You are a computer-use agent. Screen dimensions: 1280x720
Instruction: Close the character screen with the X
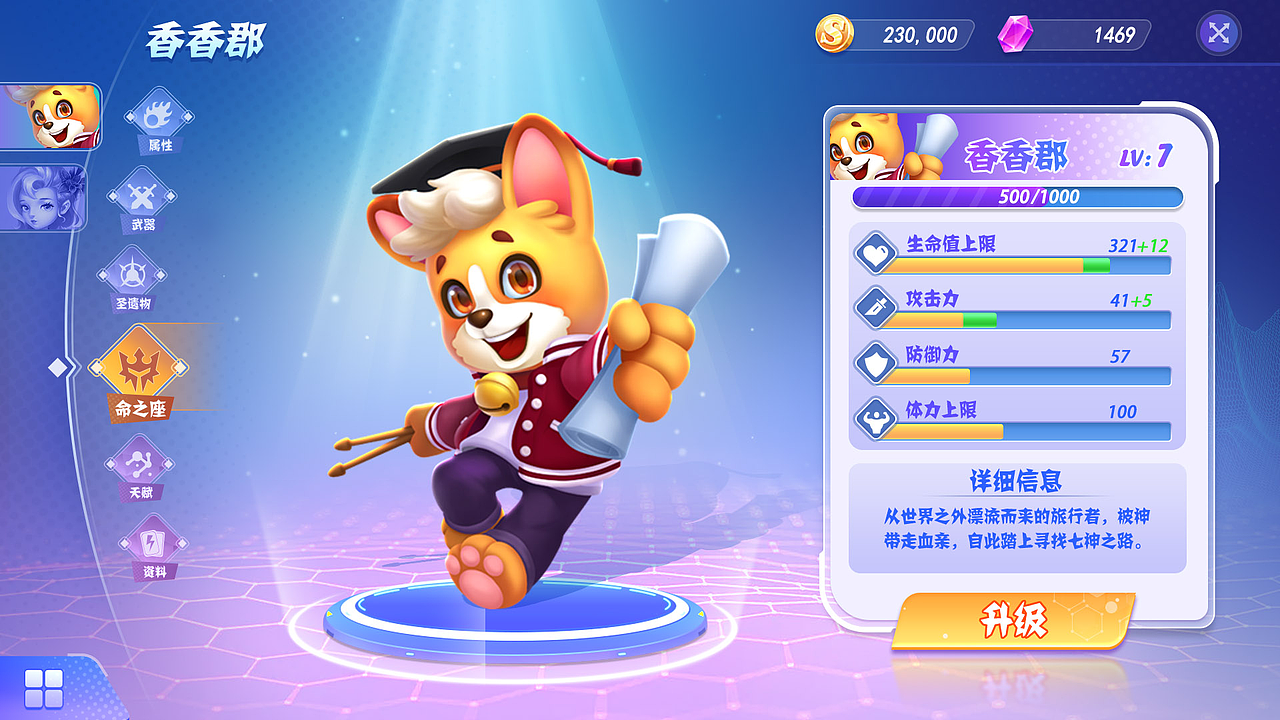(x=1218, y=33)
